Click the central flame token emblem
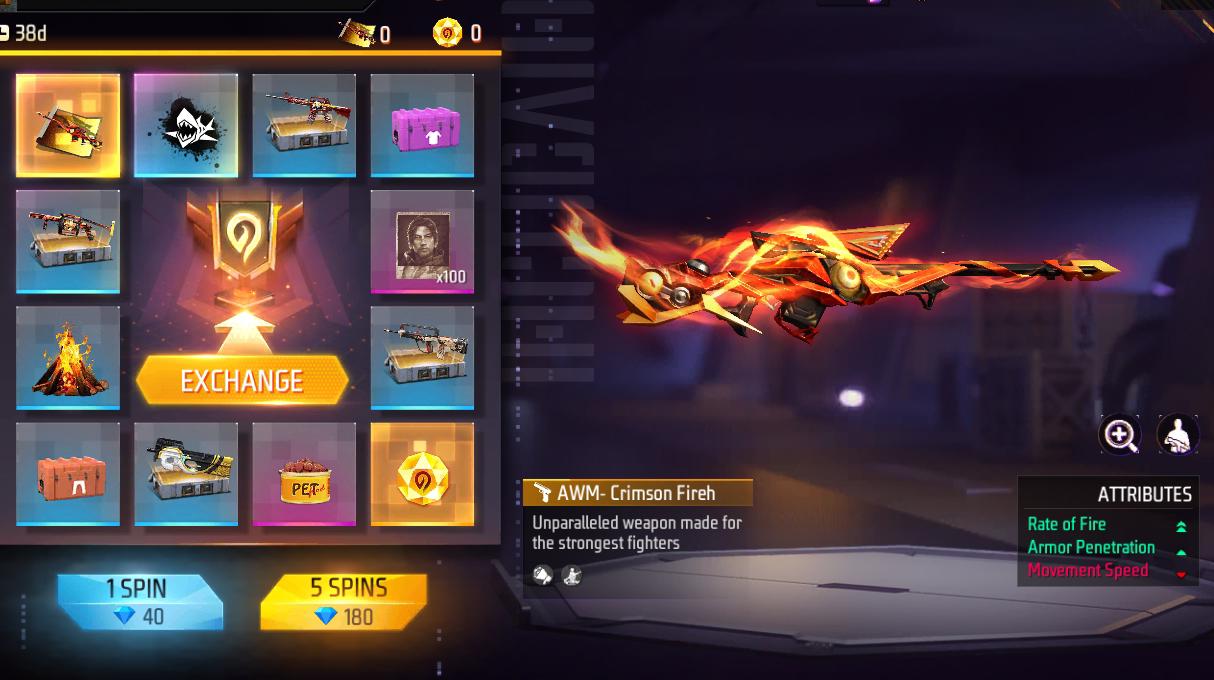This screenshot has height=680, width=1214. tap(243, 240)
